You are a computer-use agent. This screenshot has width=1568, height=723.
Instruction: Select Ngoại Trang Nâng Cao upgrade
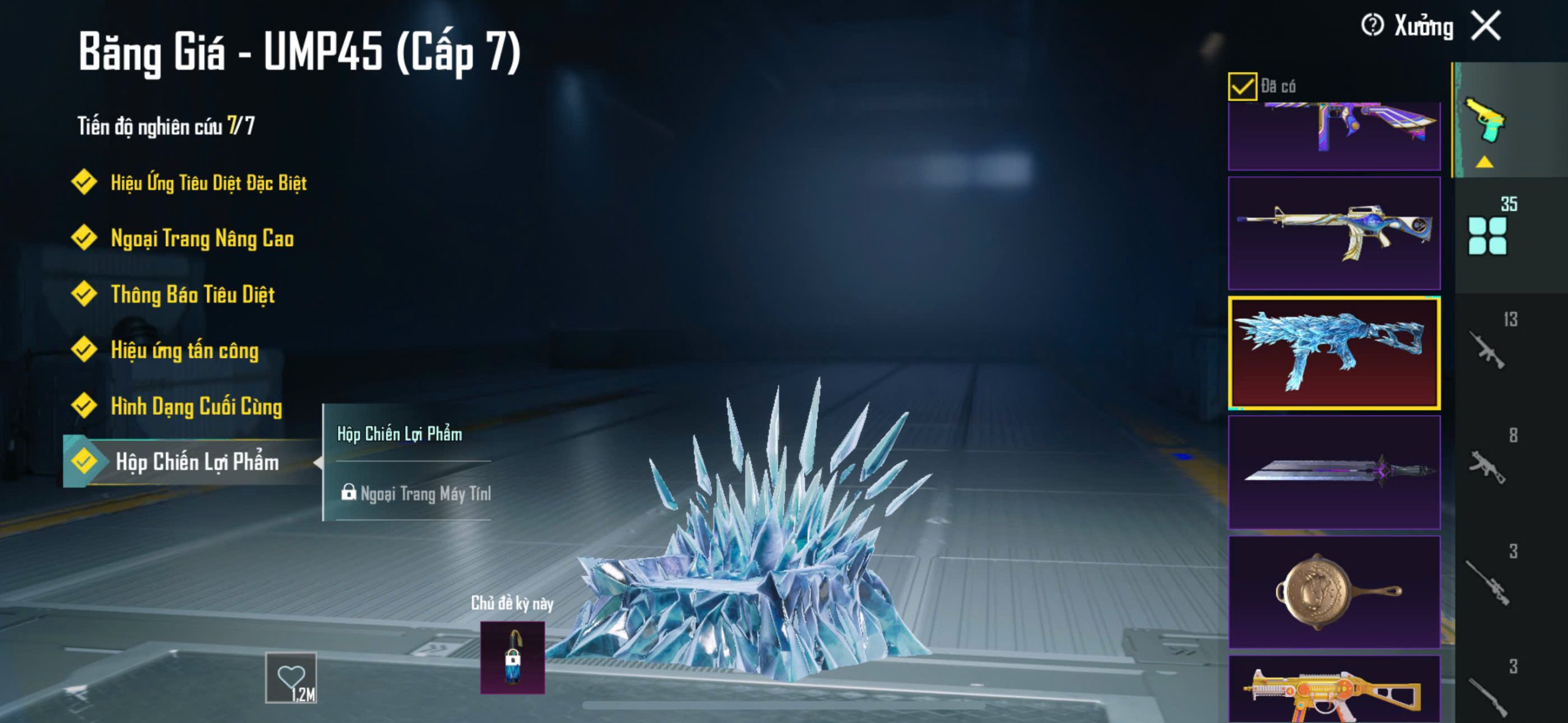point(202,238)
